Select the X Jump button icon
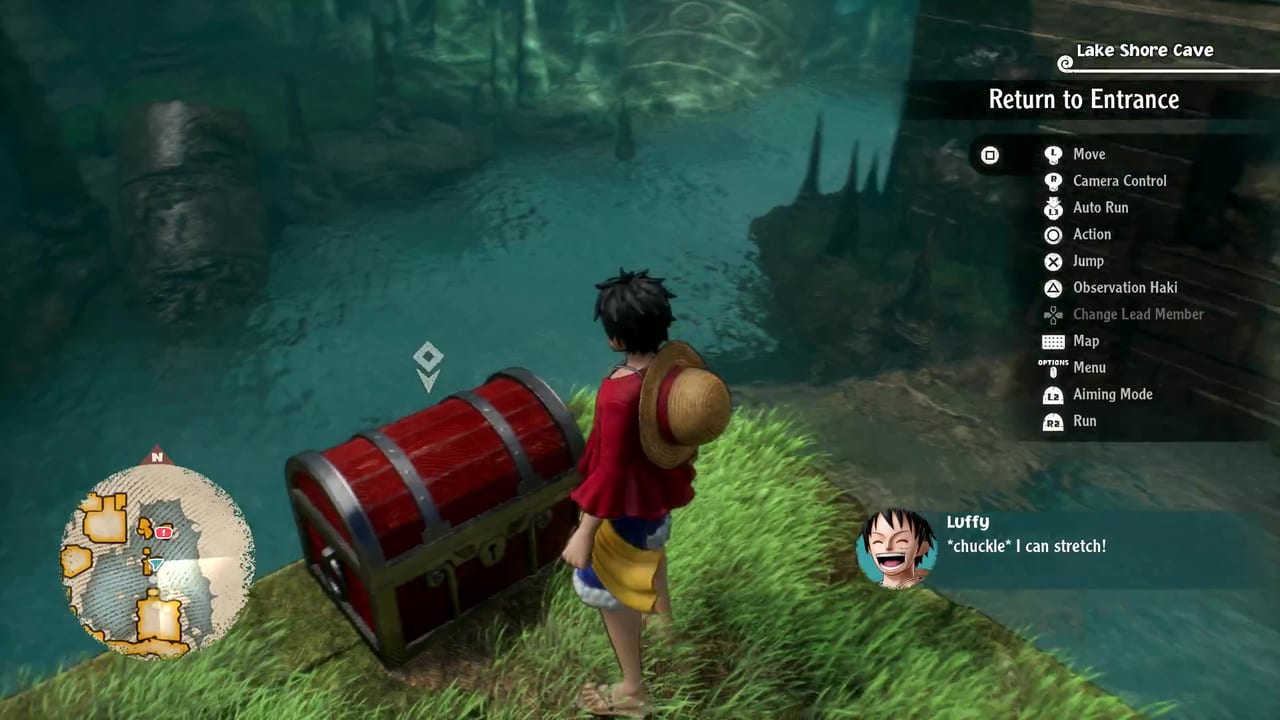The height and width of the screenshot is (720, 1280). coord(1053,261)
